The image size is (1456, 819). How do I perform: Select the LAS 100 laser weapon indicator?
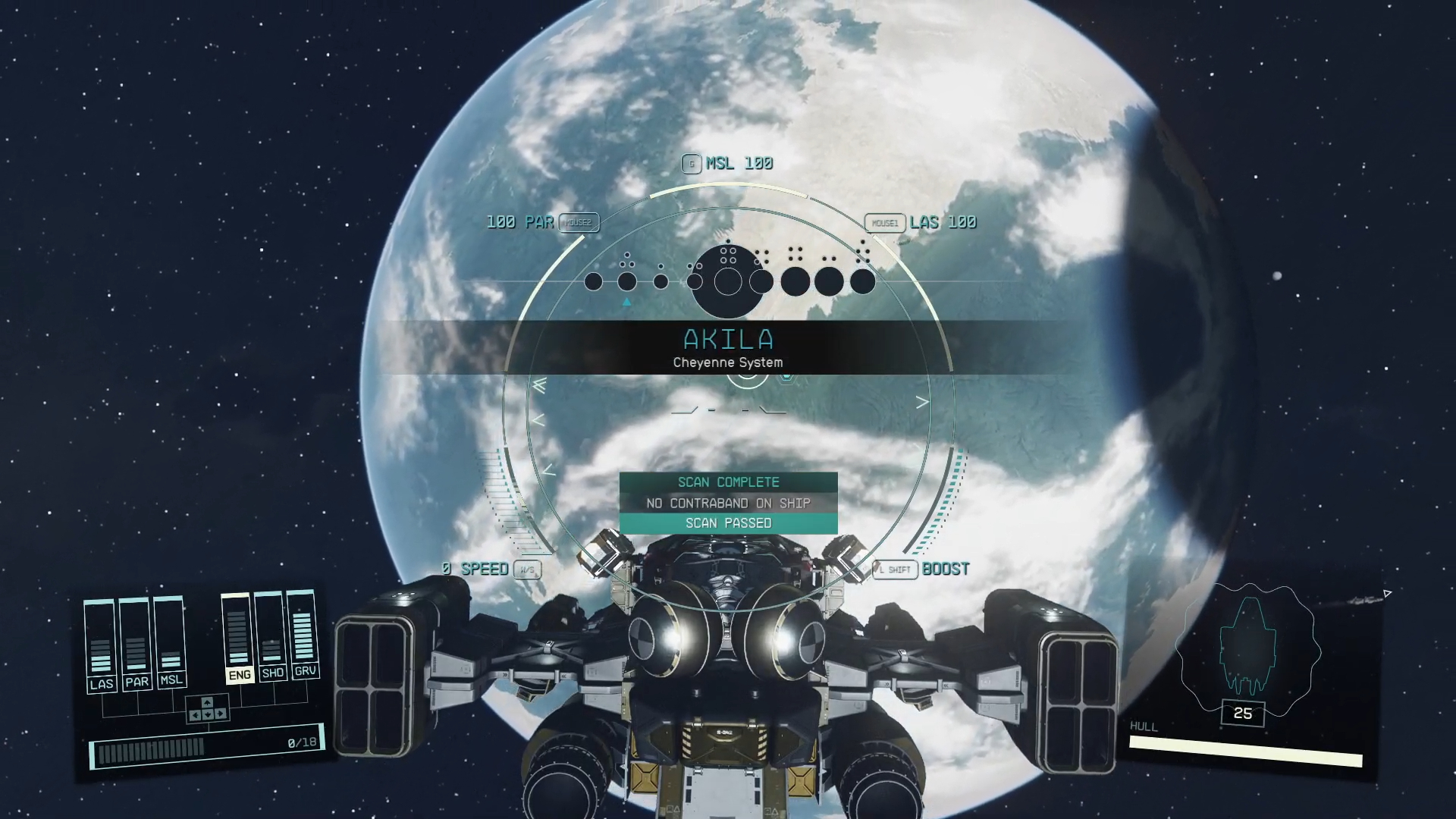coord(946,222)
